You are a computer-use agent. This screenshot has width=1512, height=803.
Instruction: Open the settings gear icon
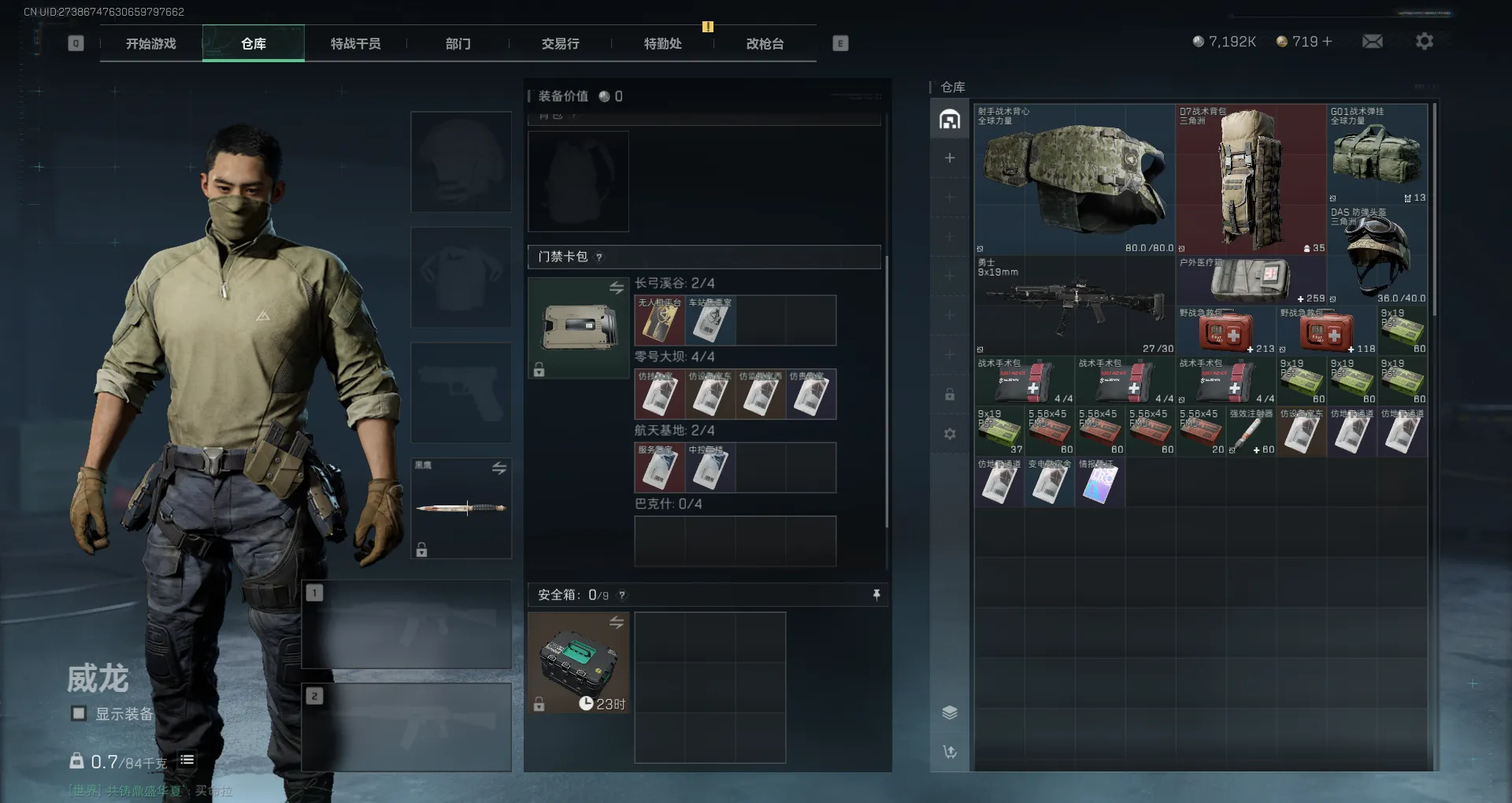click(x=1425, y=42)
